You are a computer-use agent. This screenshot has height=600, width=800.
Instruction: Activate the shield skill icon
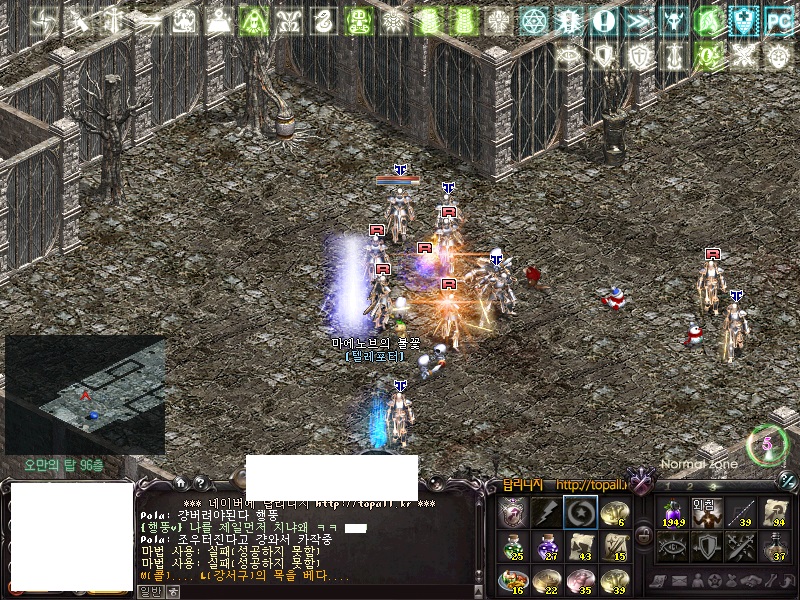click(706, 547)
